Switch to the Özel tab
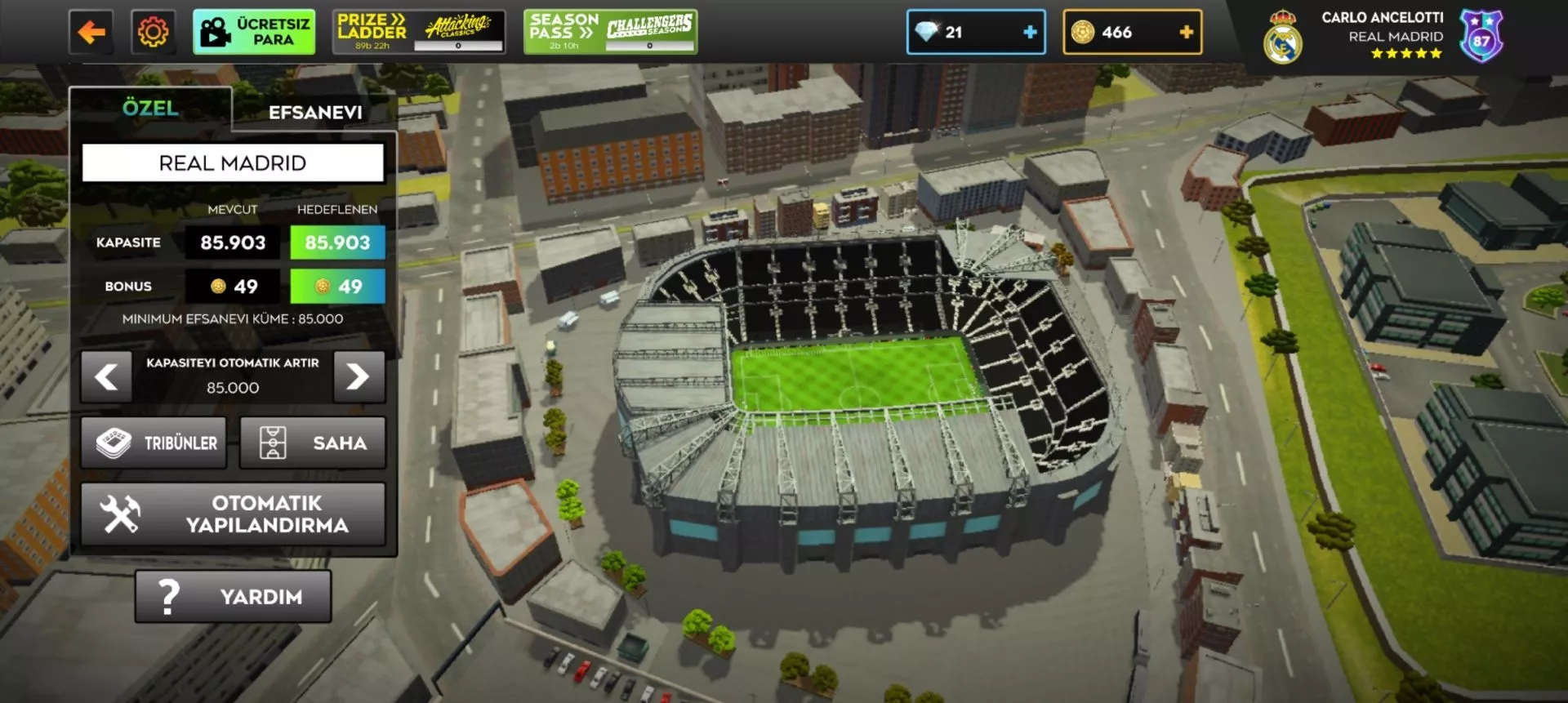The image size is (1568, 703). pos(150,109)
